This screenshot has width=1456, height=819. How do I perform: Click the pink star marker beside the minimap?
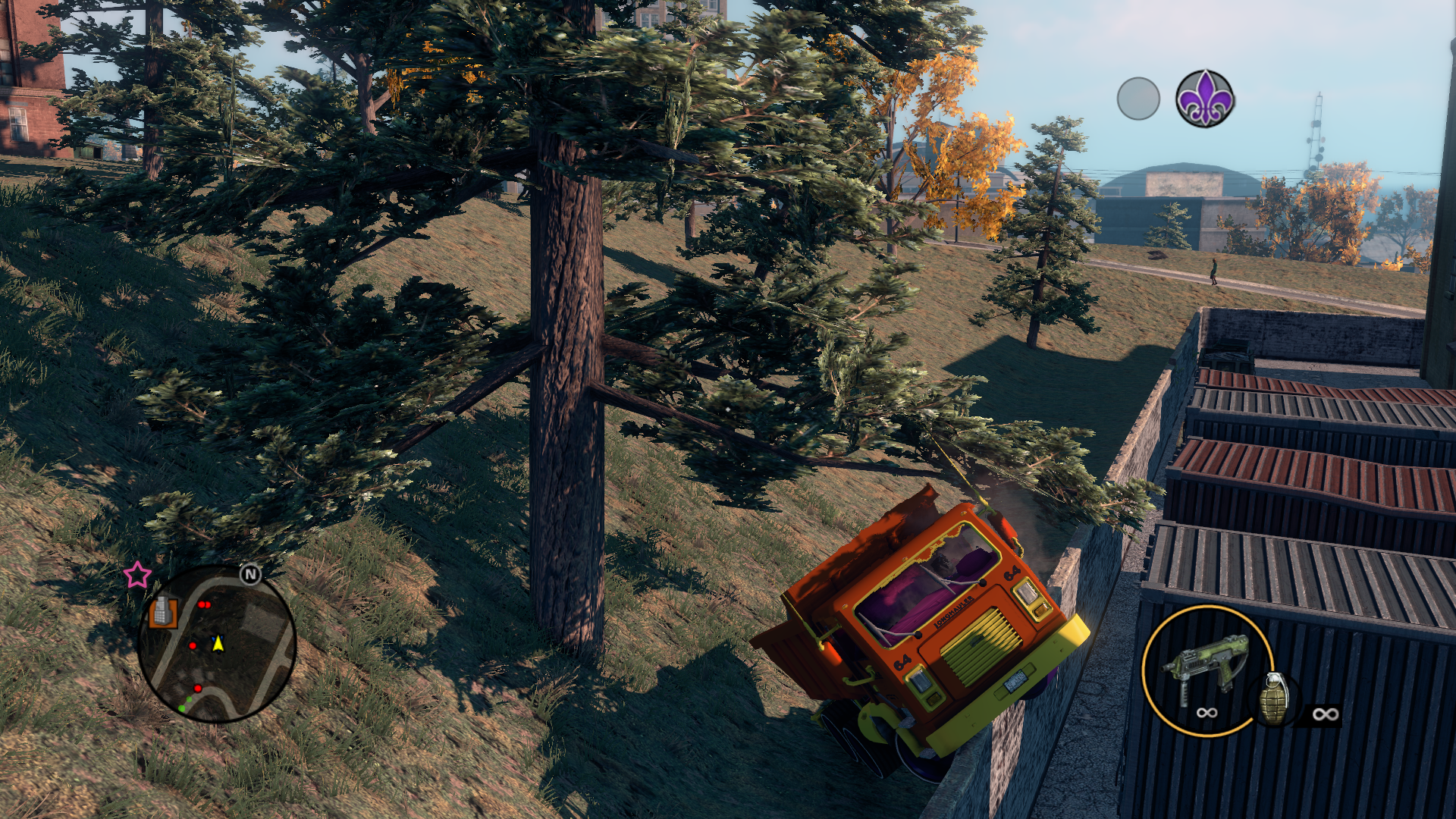pyautogui.click(x=137, y=575)
